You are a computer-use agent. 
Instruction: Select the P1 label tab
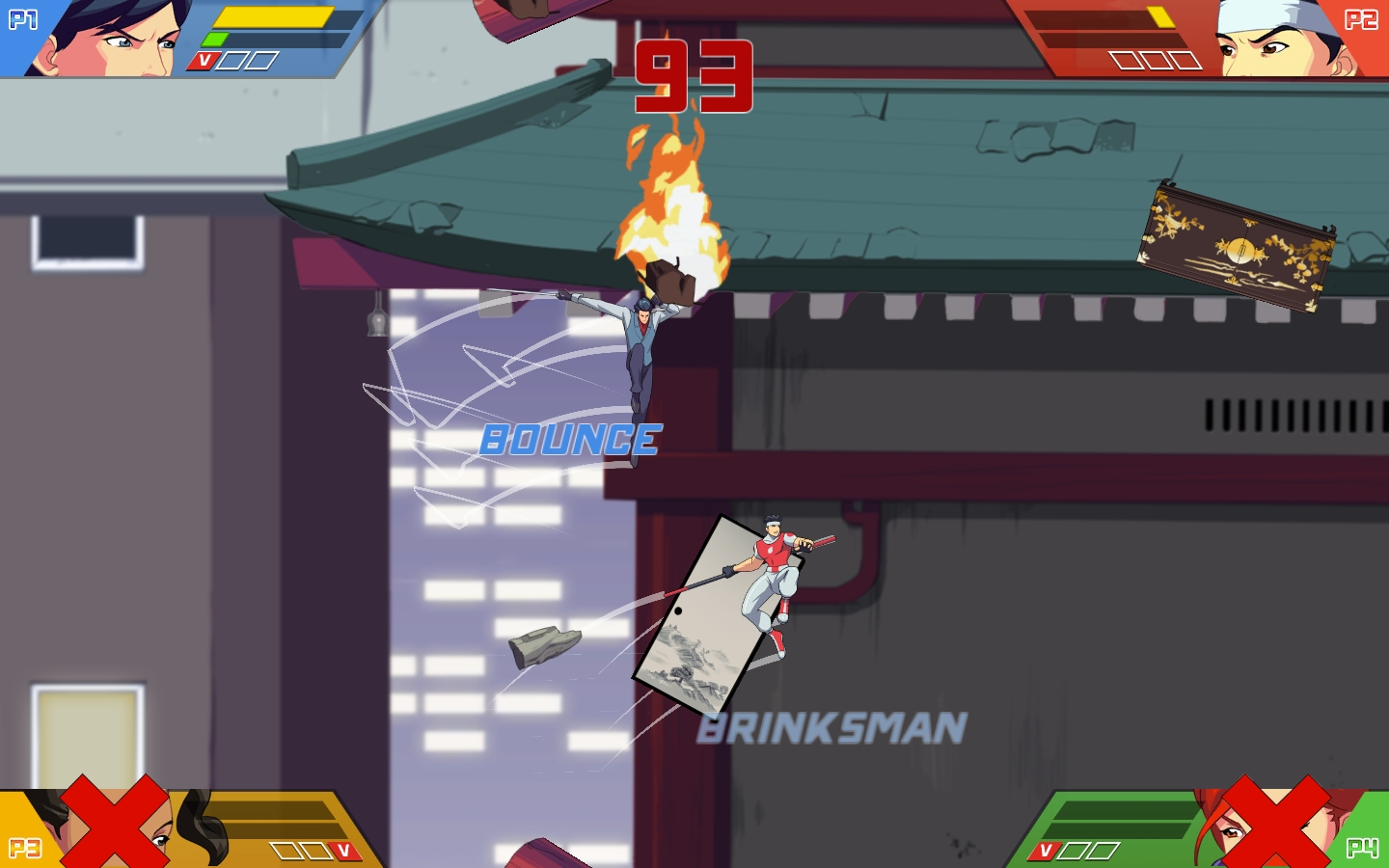point(24,17)
